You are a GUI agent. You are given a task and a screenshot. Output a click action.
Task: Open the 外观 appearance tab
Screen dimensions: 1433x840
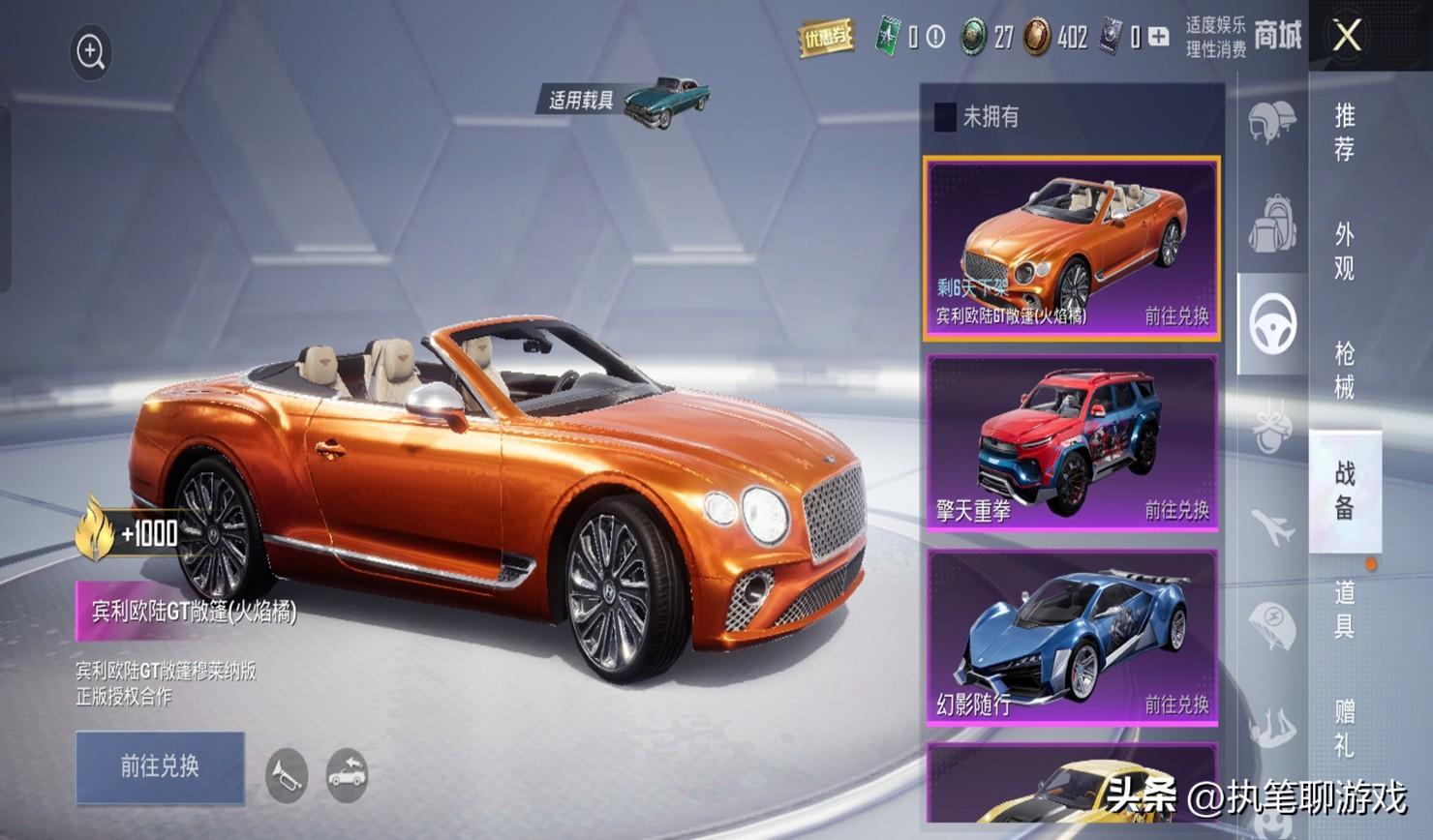(x=1345, y=251)
